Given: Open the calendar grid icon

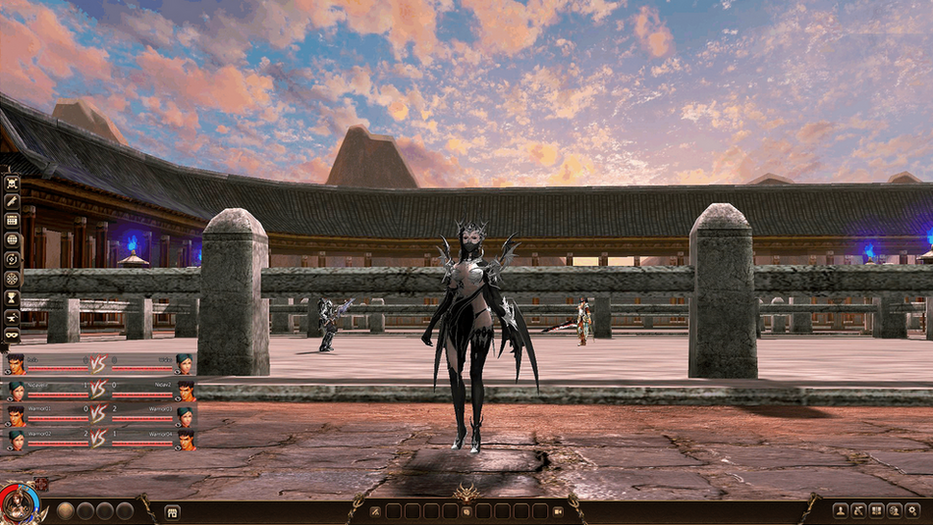Looking at the screenshot, I should coord(12,221).
